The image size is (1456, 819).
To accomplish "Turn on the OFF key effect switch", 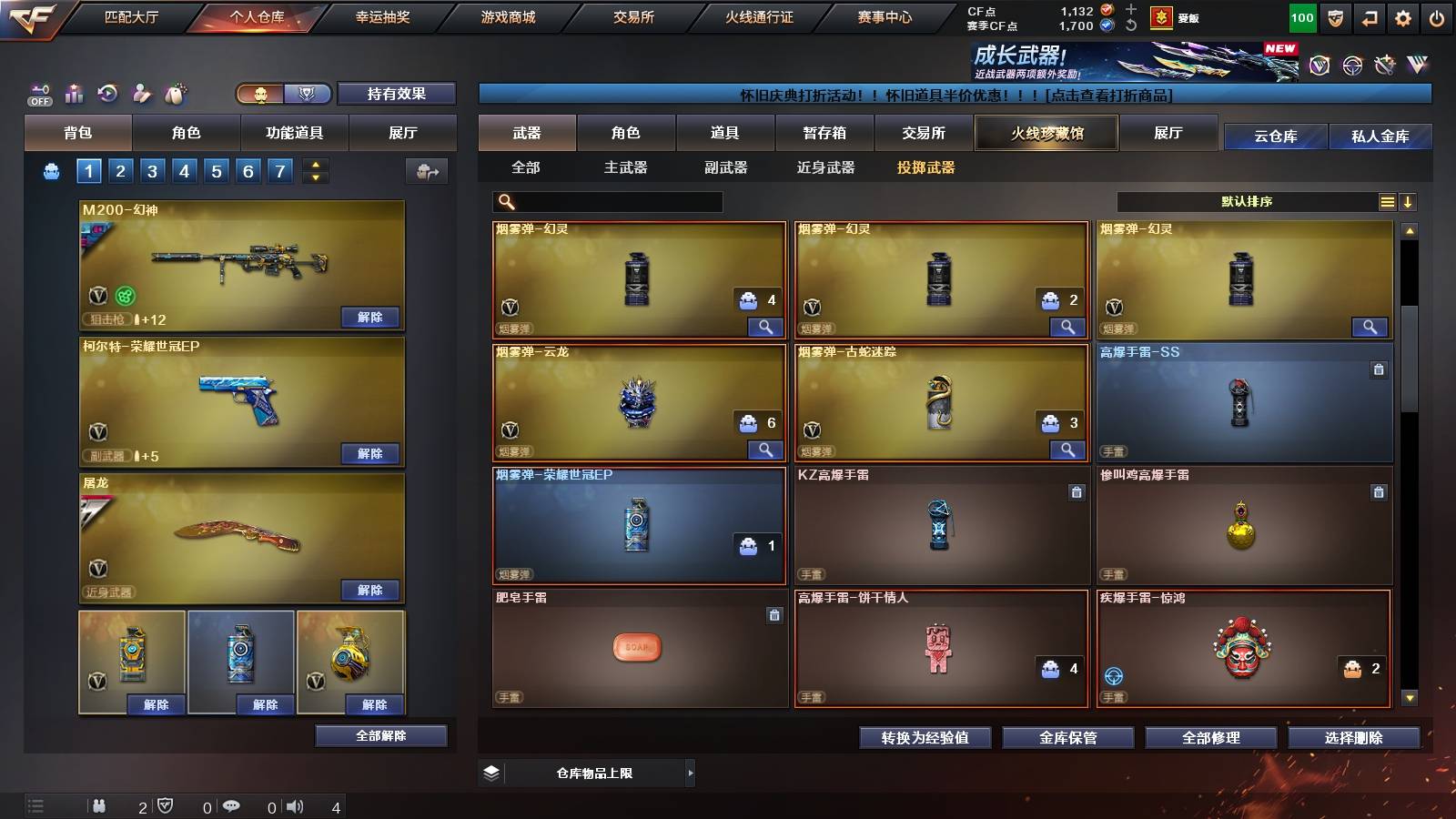I will pos(38,93).
